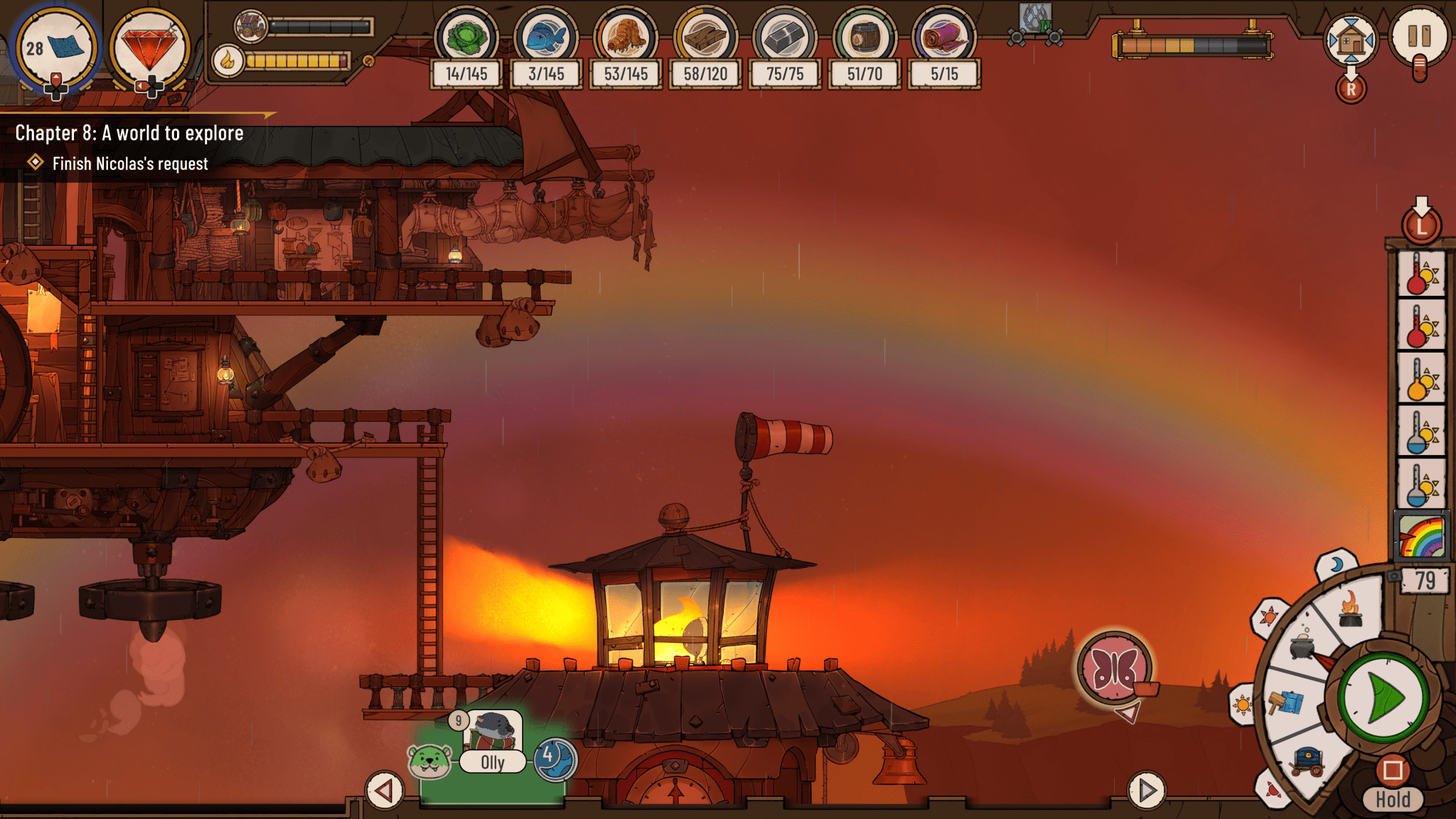The image size is (1456, 819).
Task: Select the metal ingots resource icon
Action: (x=785, y=37)
